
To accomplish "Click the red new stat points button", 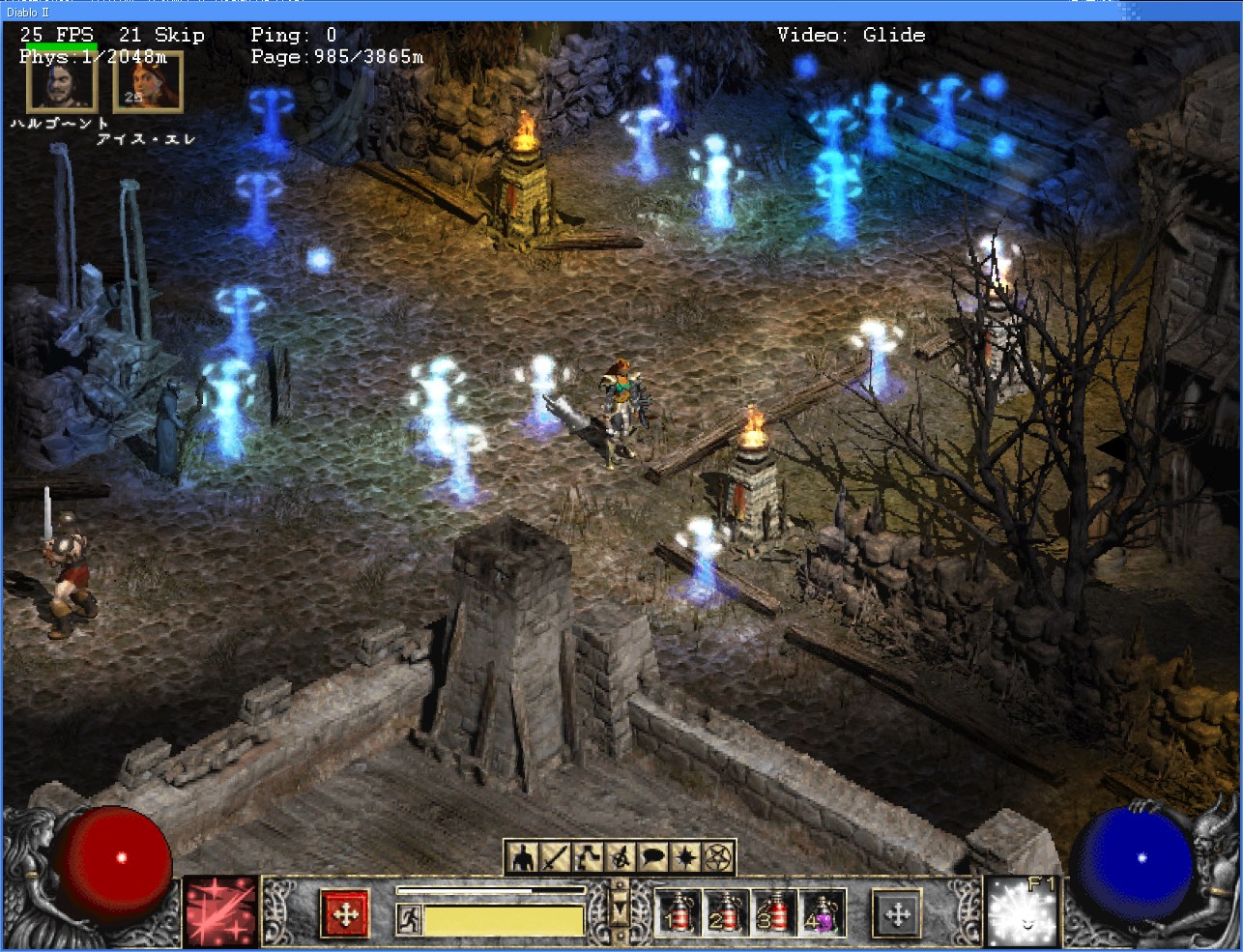I will (345, 913).
